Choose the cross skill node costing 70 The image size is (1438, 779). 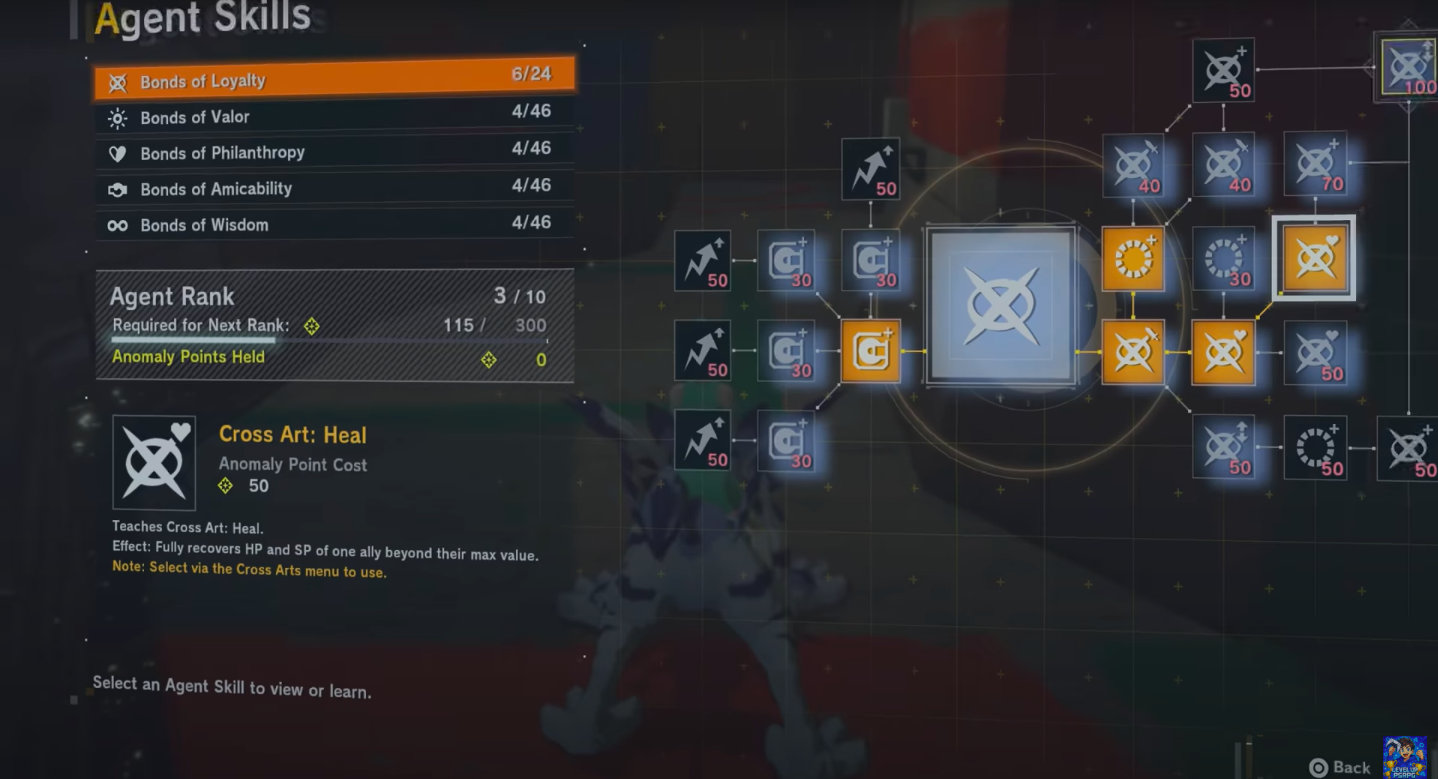1315,165
